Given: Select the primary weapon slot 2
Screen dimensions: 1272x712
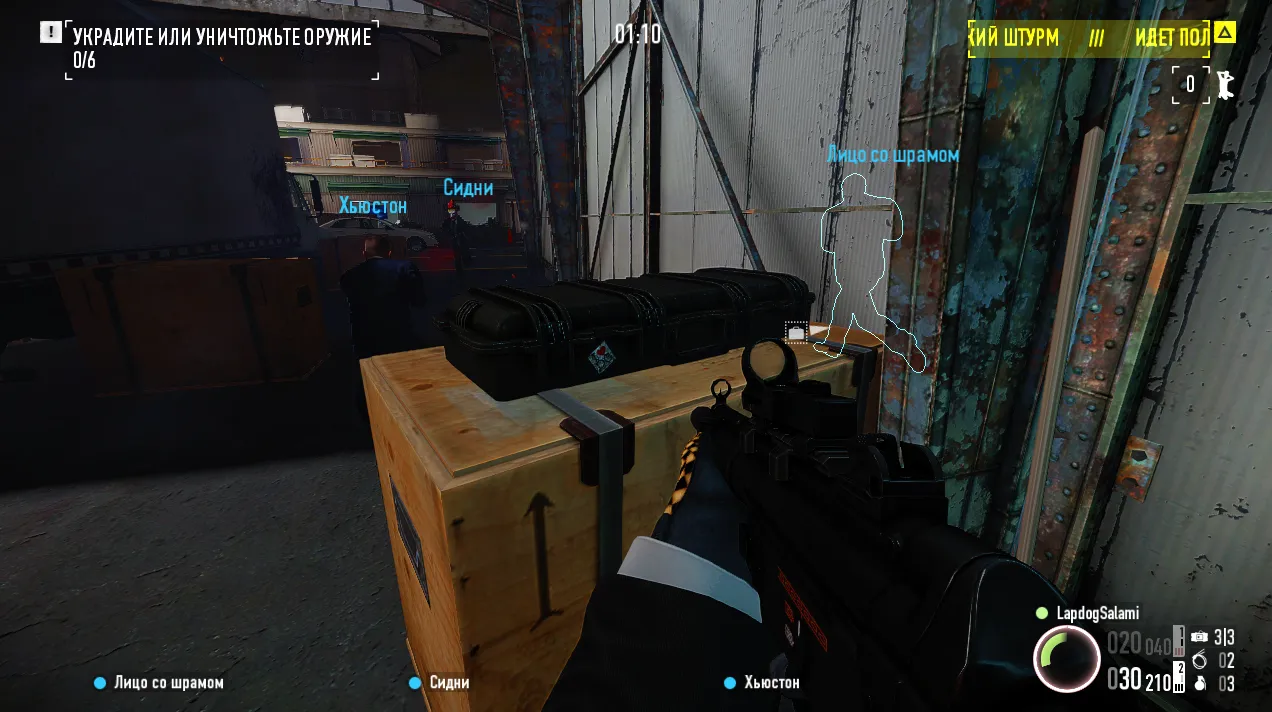Looking at the screenshot, I should click(1179, 676).
